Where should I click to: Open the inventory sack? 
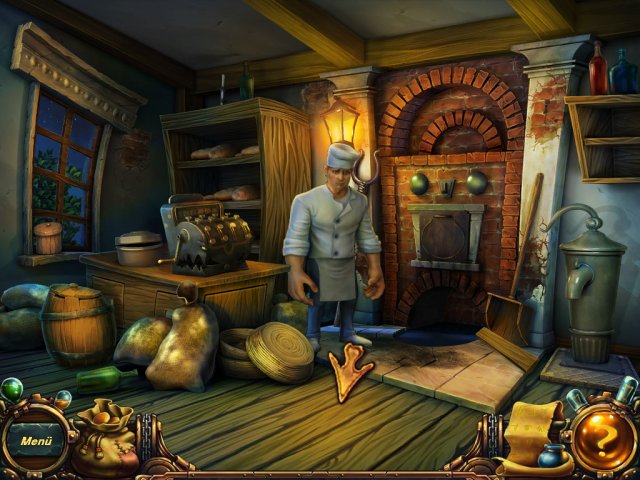pyautogui.click(x=105, y=440)
